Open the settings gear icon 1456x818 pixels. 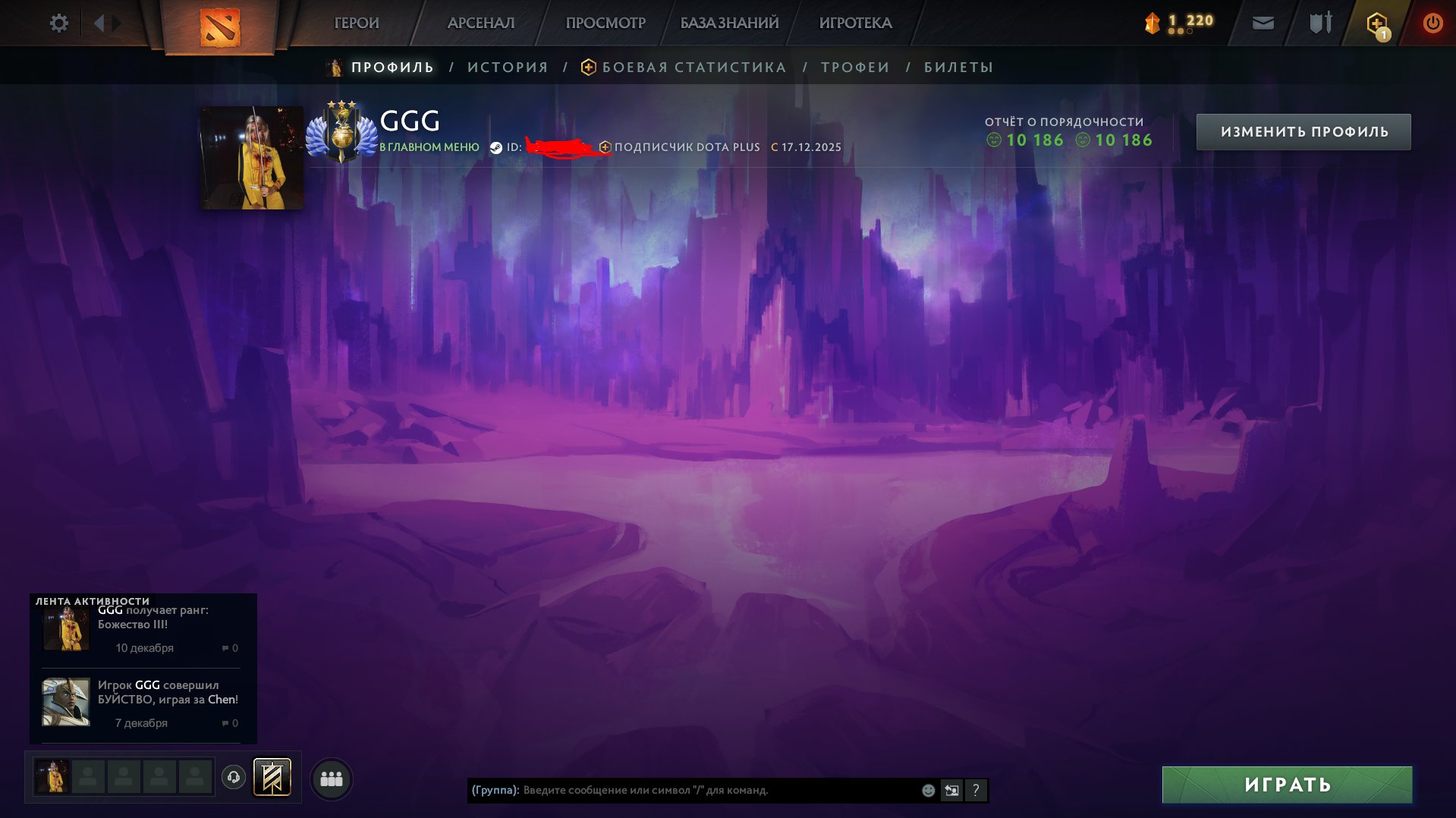[x=58, y=23]
